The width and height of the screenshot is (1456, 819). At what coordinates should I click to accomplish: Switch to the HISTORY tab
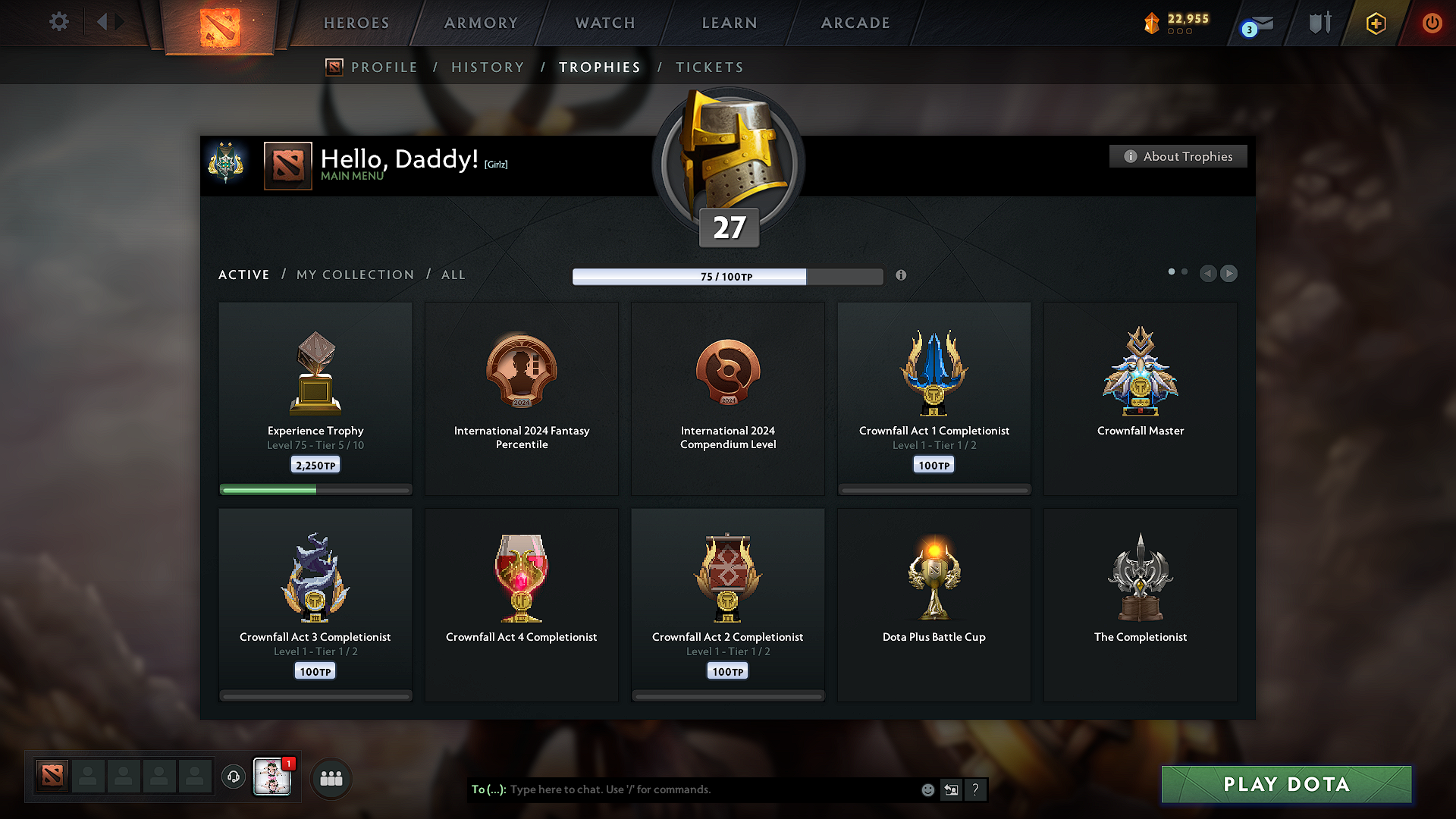[x=488, y=67]
